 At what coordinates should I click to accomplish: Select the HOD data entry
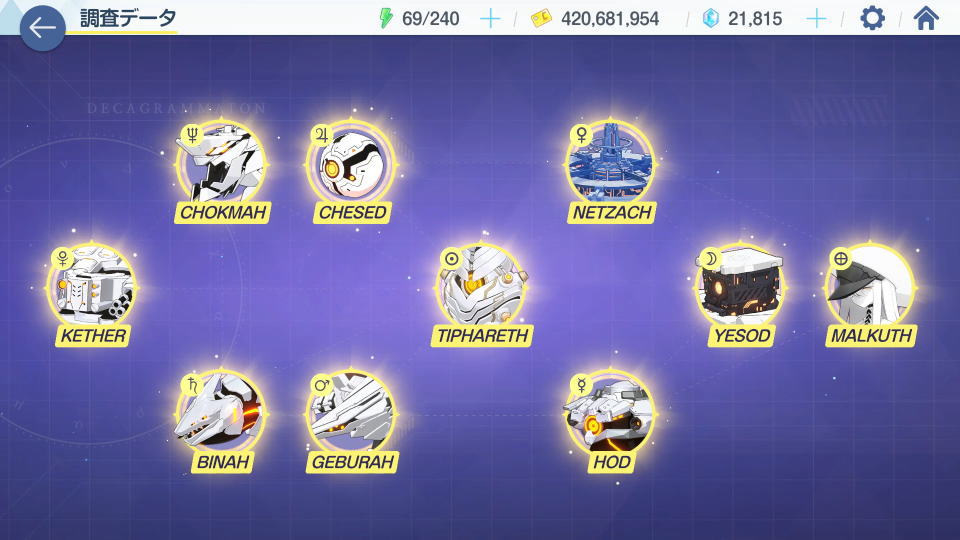pyautogui.click(x=611, y=414)
